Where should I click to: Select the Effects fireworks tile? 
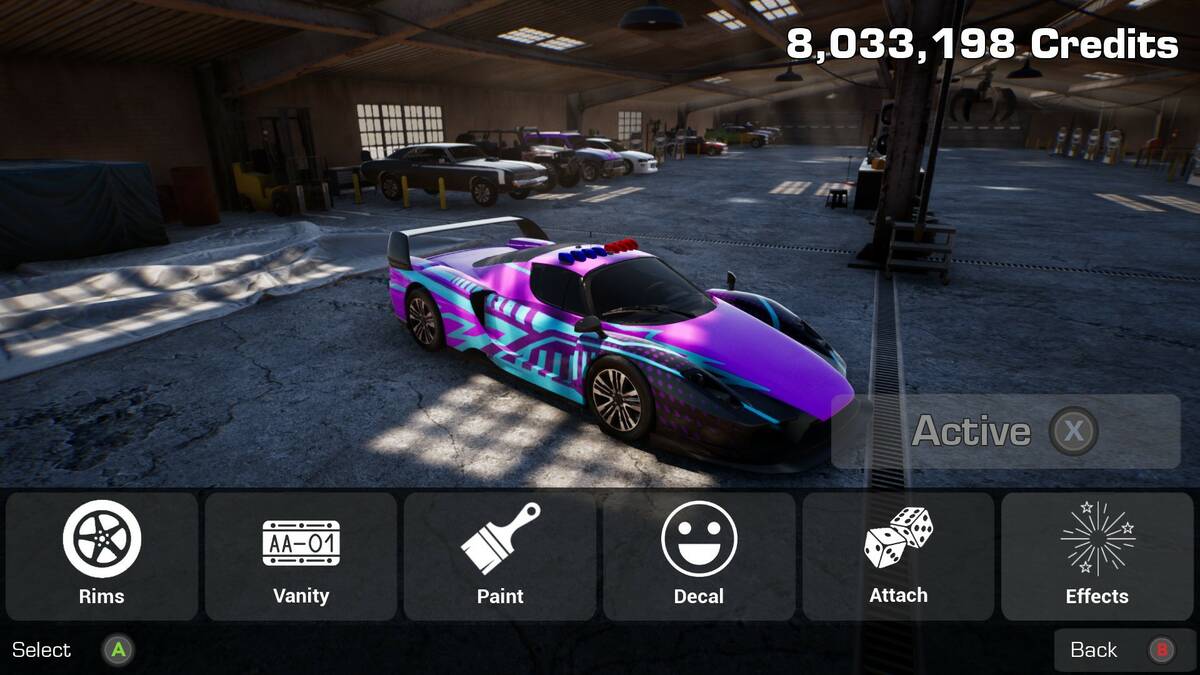[x=1097, y=556]
